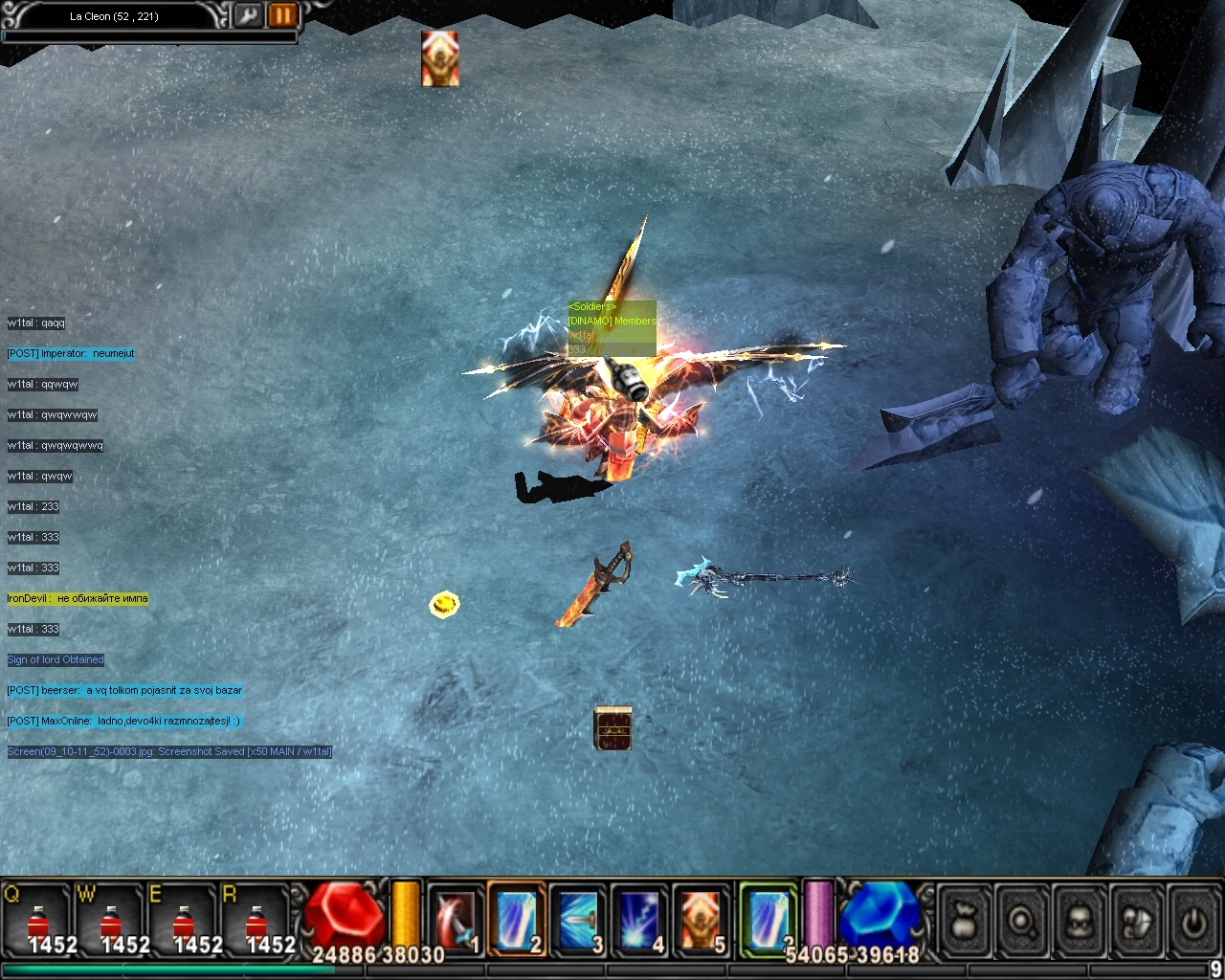Image resolution: width=1225 pixels, height=980 pixels.
Task: Open the MU Helper wrench settings
Action: [248, 15]
